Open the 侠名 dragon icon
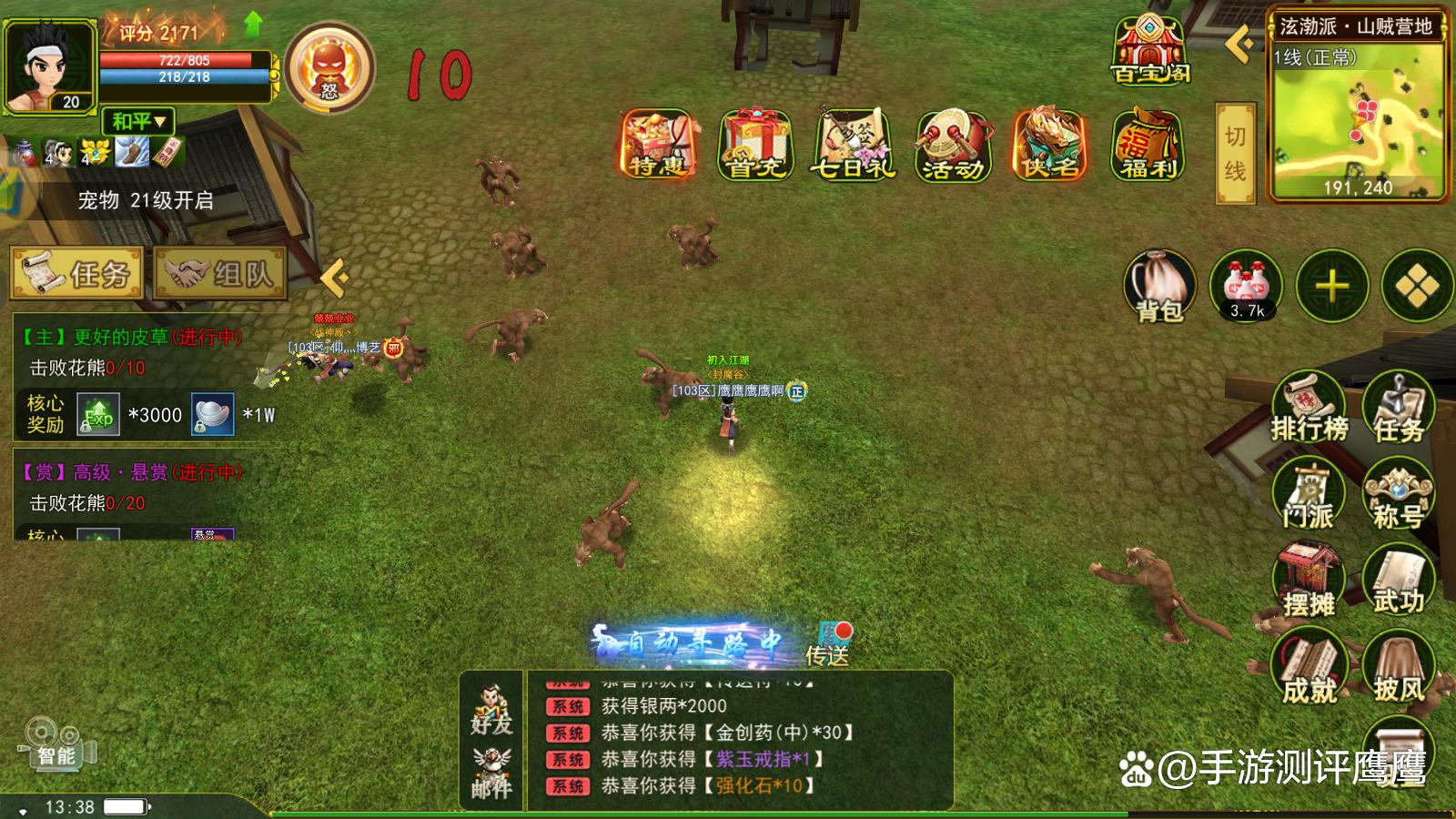The height and width of the screenshot is (819, 1456). click(1050, 144)
